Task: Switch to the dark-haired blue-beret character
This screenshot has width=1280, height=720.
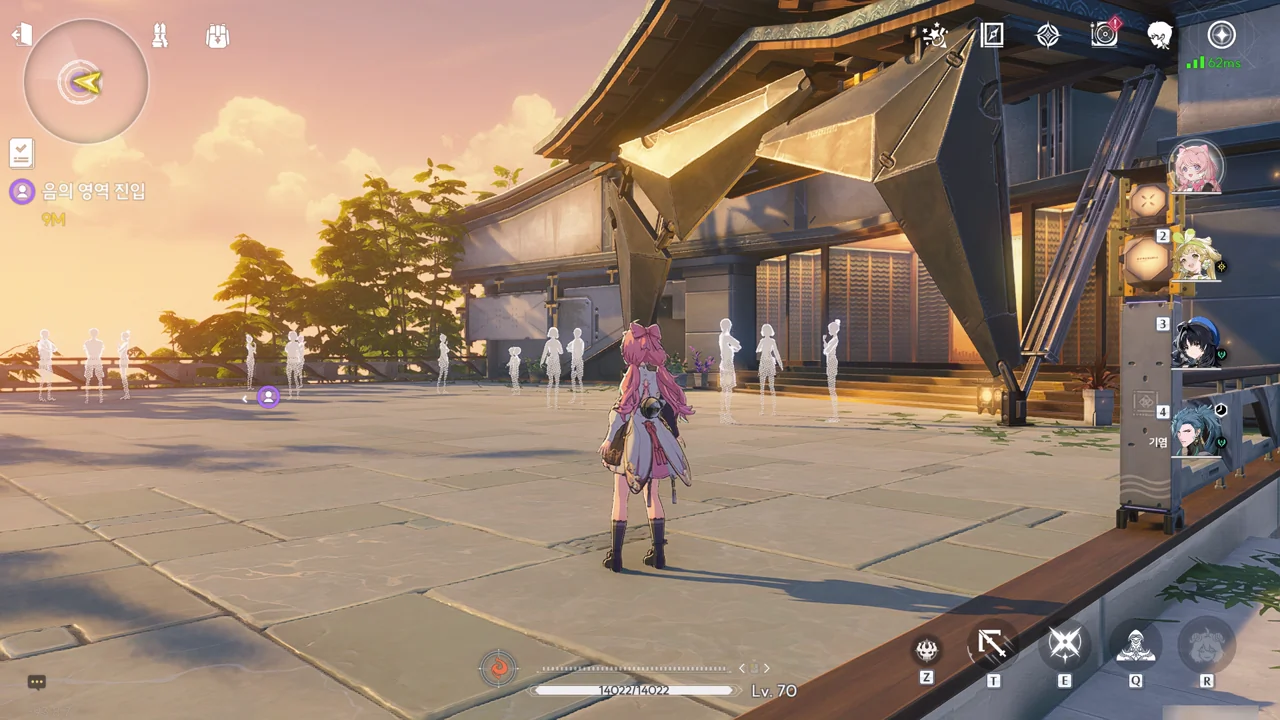Action: point(1196,344)
